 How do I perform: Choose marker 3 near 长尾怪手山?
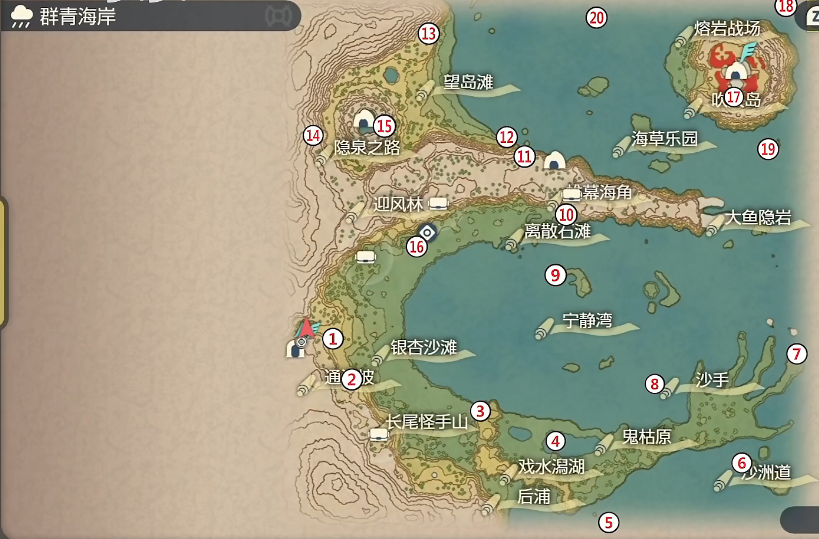[481, 410]
